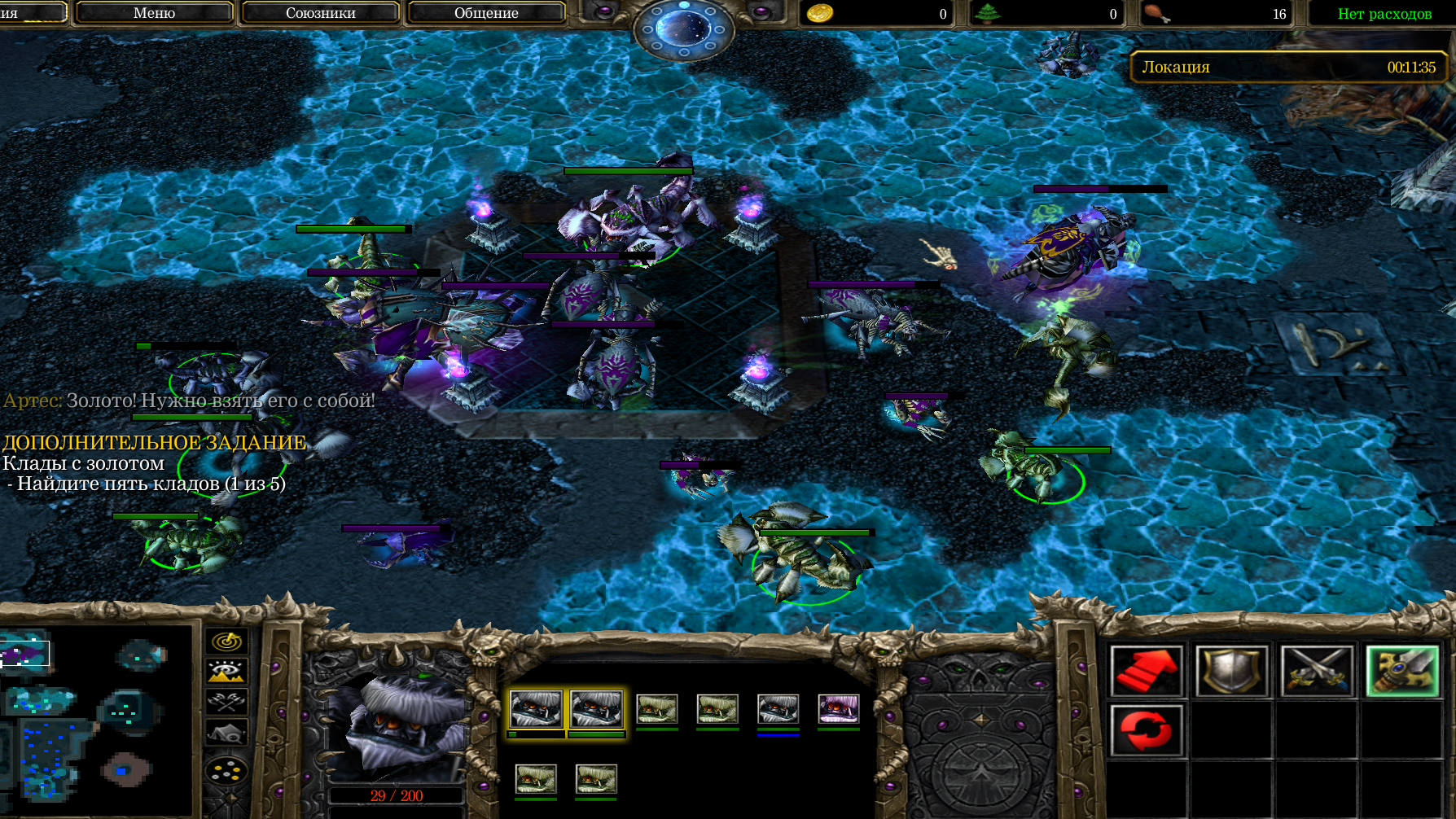Toggle the formation movement dots button
The width and height of the screenshot is (1456, 819).
click(226, 769)
